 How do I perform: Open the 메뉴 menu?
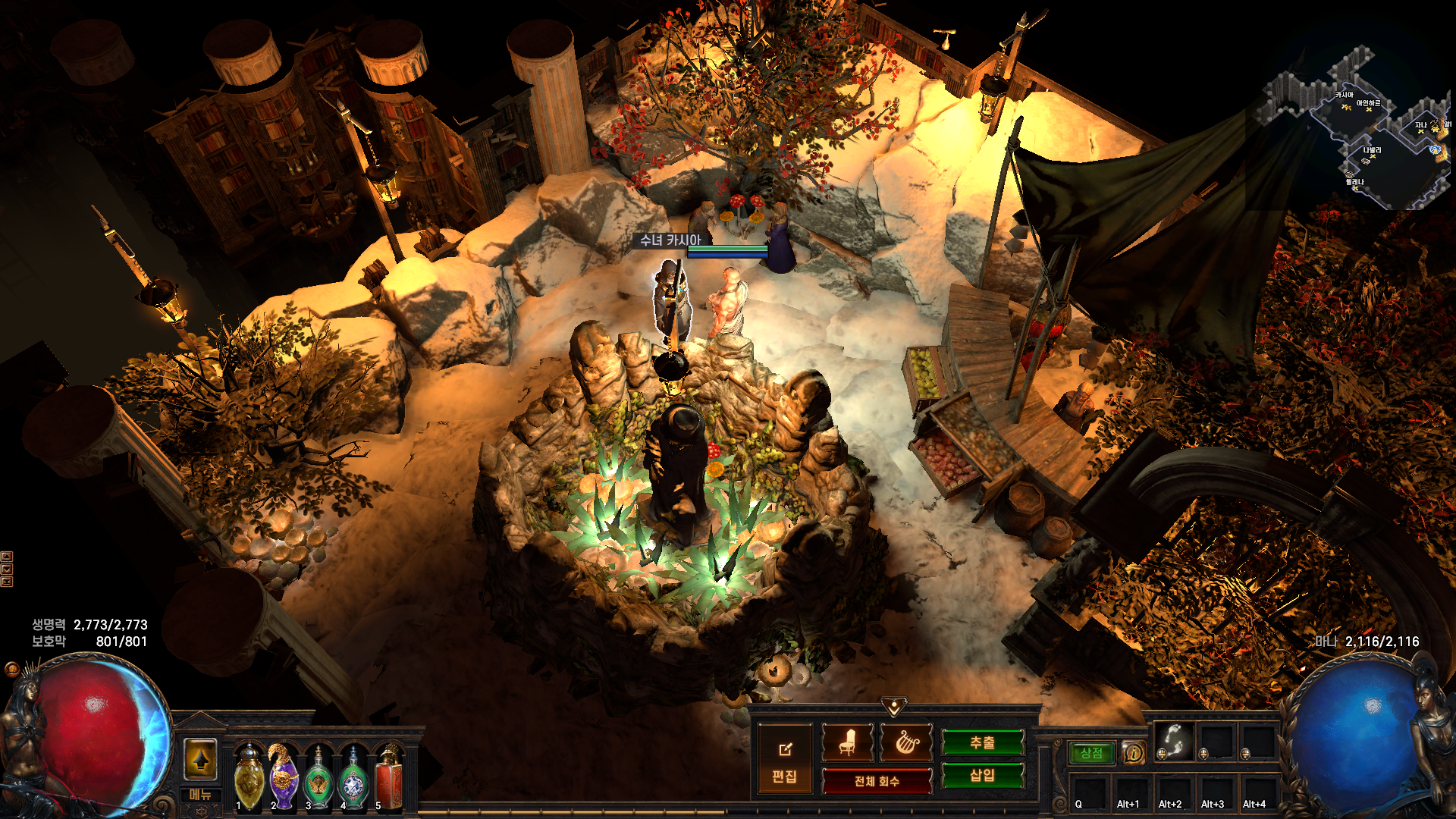(201, 795)
